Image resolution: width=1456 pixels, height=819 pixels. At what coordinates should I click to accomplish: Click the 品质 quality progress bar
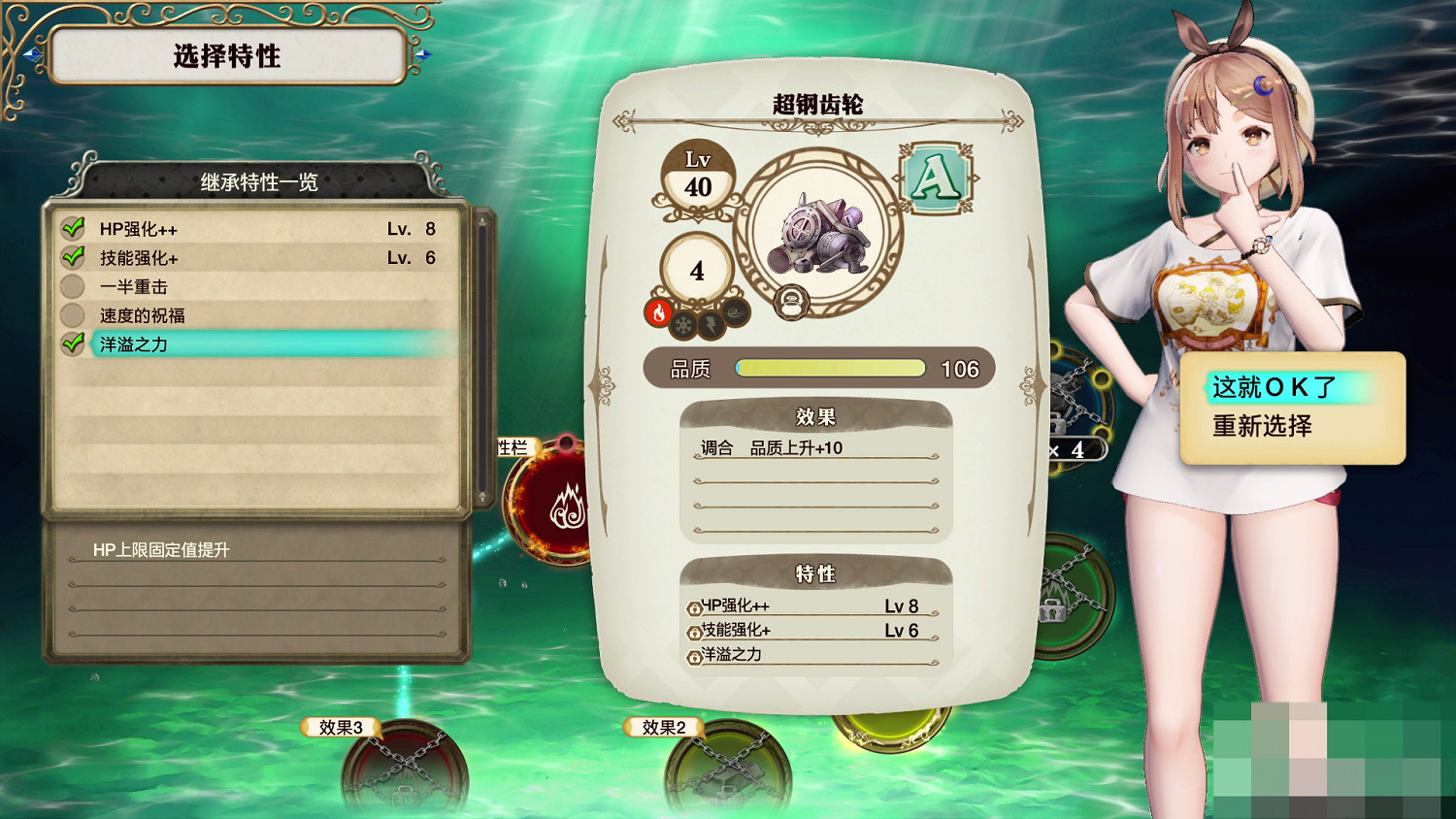(830, 368)
